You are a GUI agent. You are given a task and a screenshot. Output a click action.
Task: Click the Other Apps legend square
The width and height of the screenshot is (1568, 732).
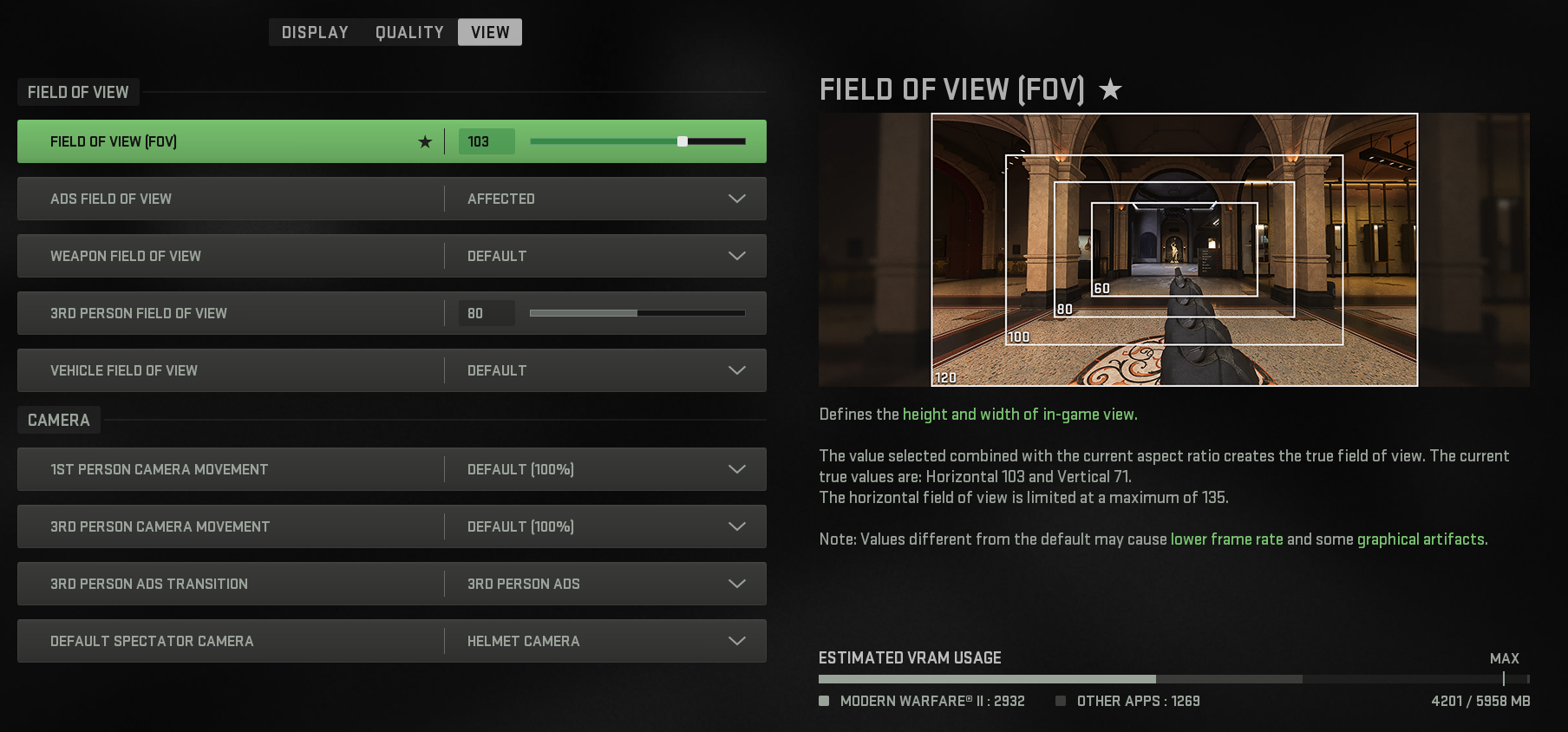1061,701
